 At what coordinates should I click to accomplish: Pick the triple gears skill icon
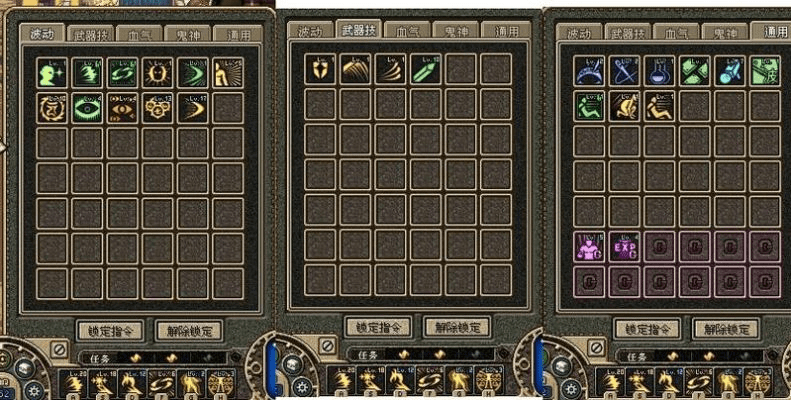tap(157, 107)
